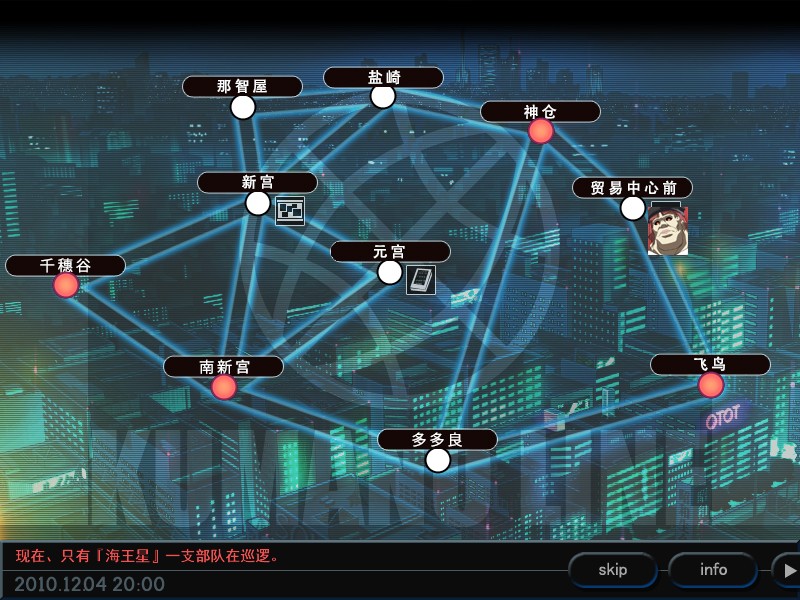This screenshot has height=600, width=800.
Task: Select the 那智屋 map node
Action: coord(243,107)
